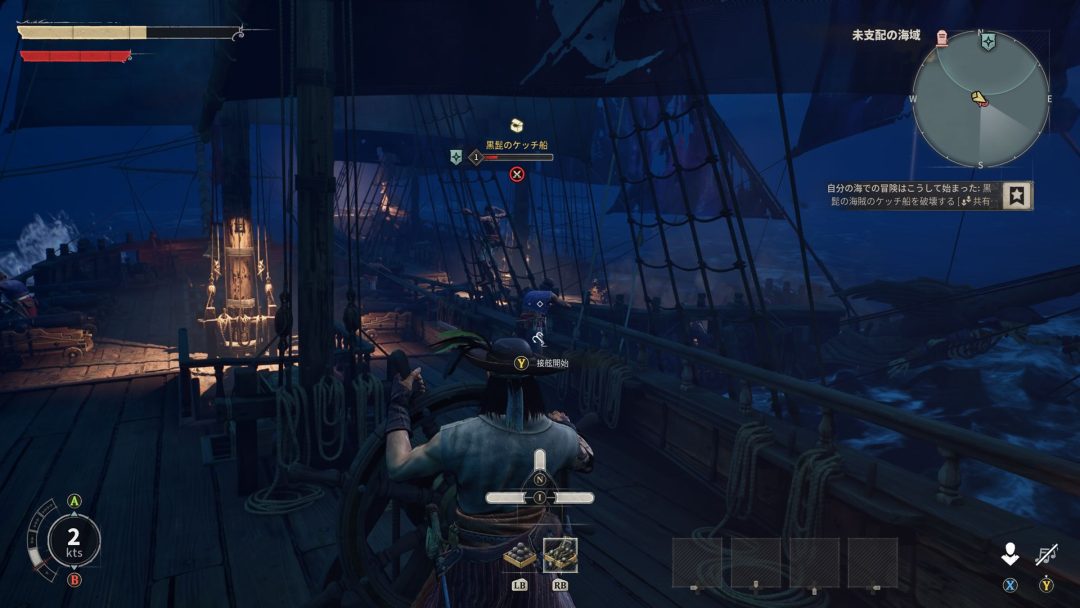This screenshot has height=608, width=1080.
Task: Click the star quest banner icon
Action: [x=1017, y=195]
